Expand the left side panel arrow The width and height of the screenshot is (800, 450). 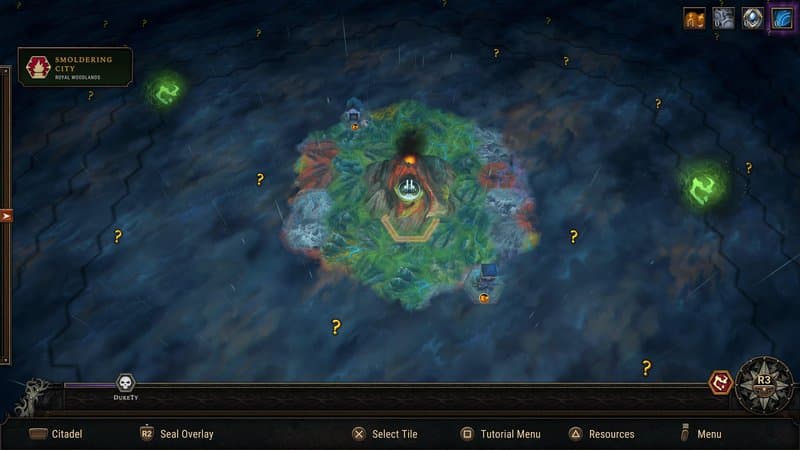[5, 215]
